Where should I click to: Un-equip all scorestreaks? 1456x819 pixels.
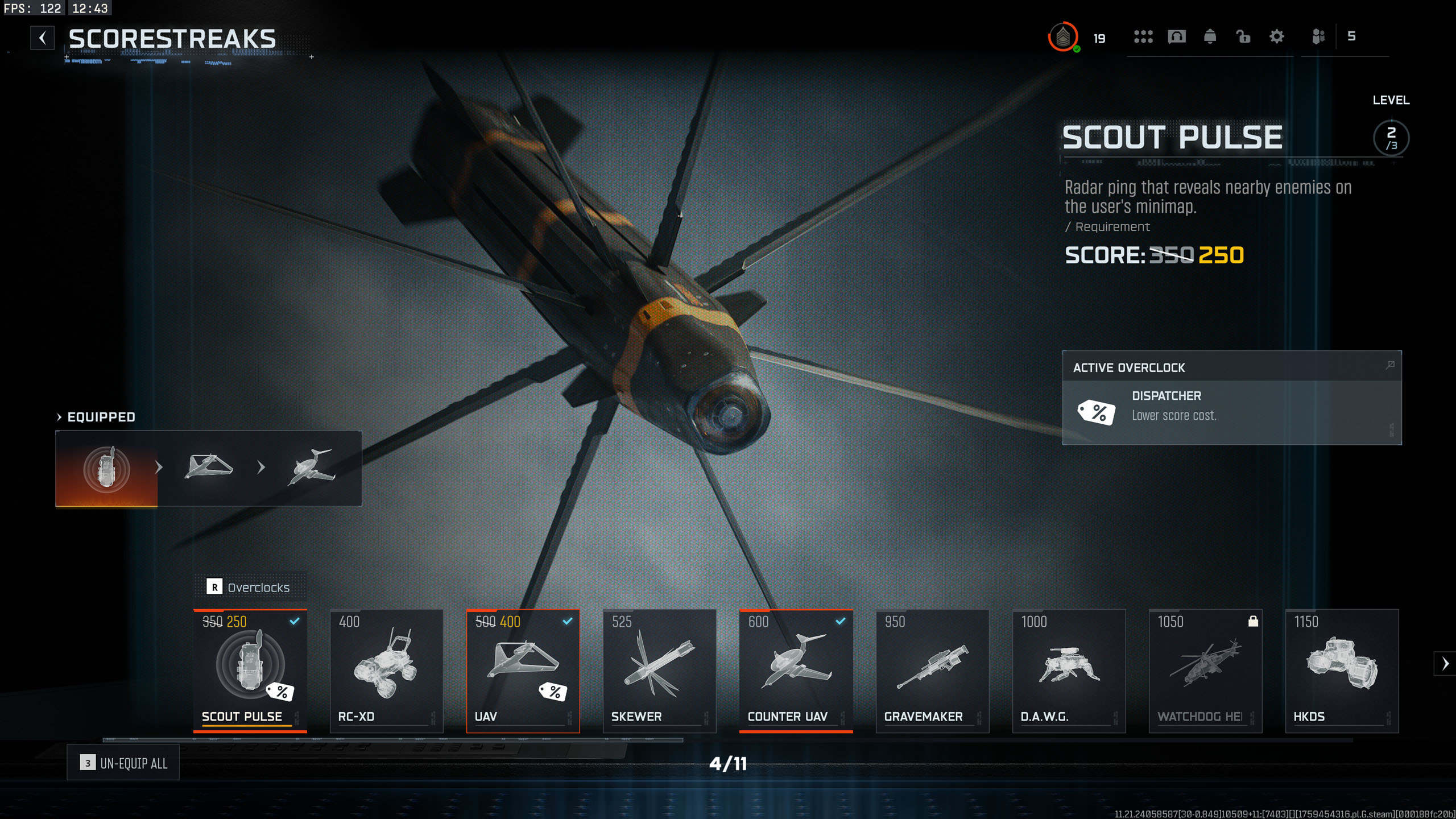pos(123,763)
